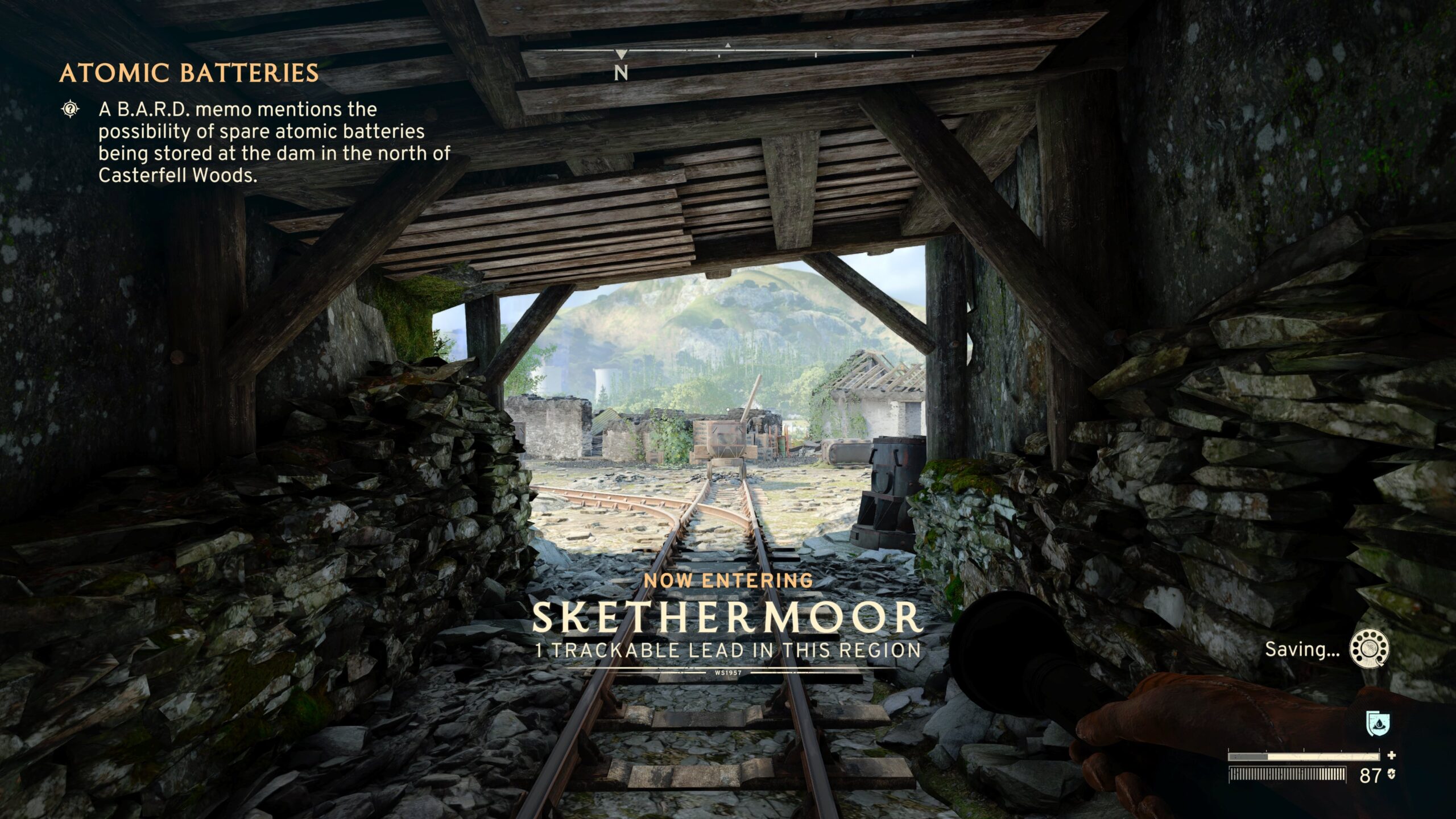Select the Atomic Batteries lead title
Image resolution: width=1456 pixels, height=819 pixels.
click(189, 73)
